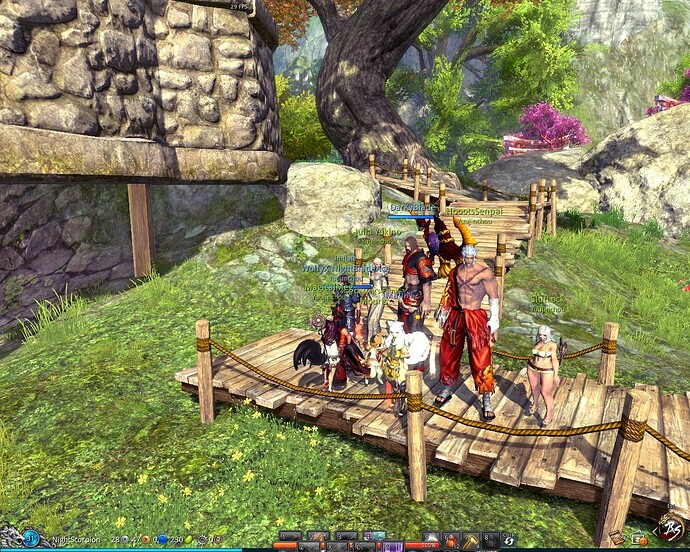Select the golden hammer item in slot 7
Screen dimensions: 690x552
tap(470, 539)
